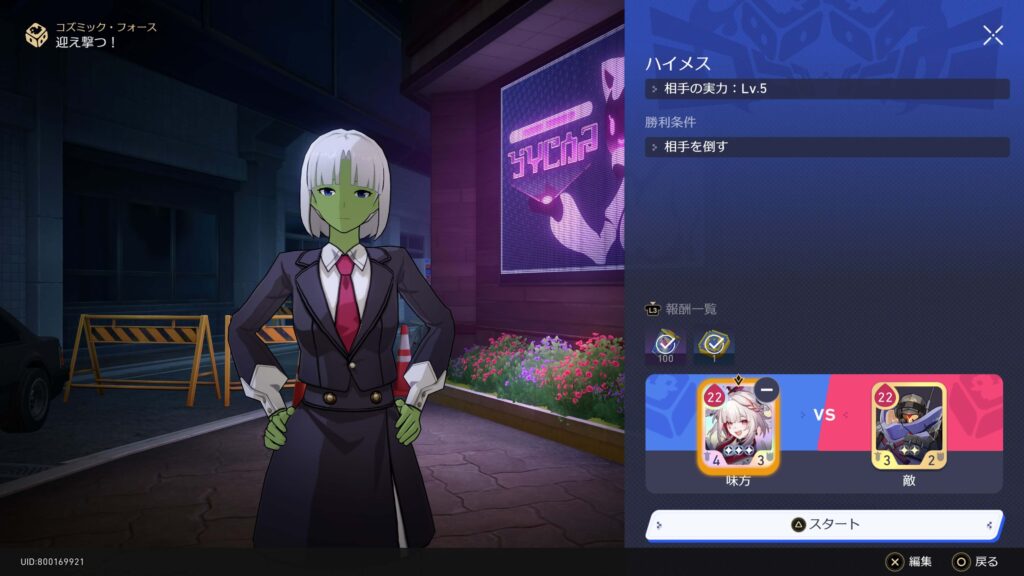View the reward icon showing 100

(x=665, y=346)
